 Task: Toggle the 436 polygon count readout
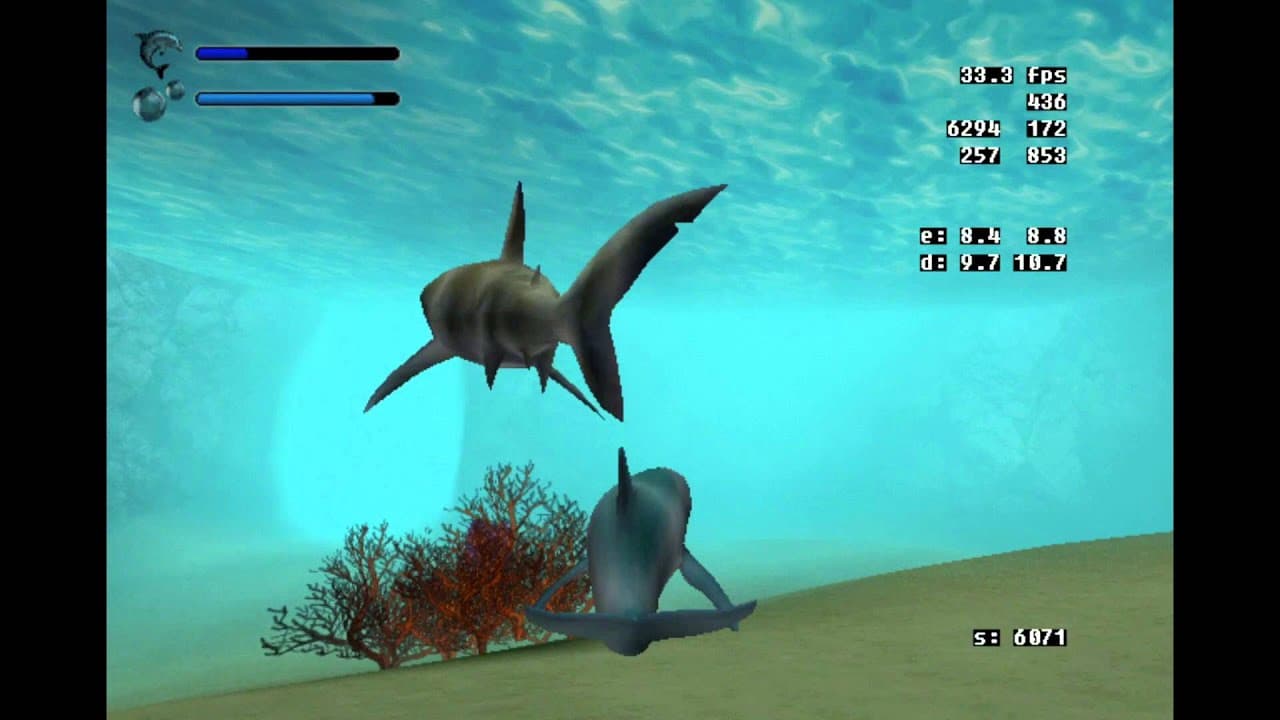point(1046,101)
